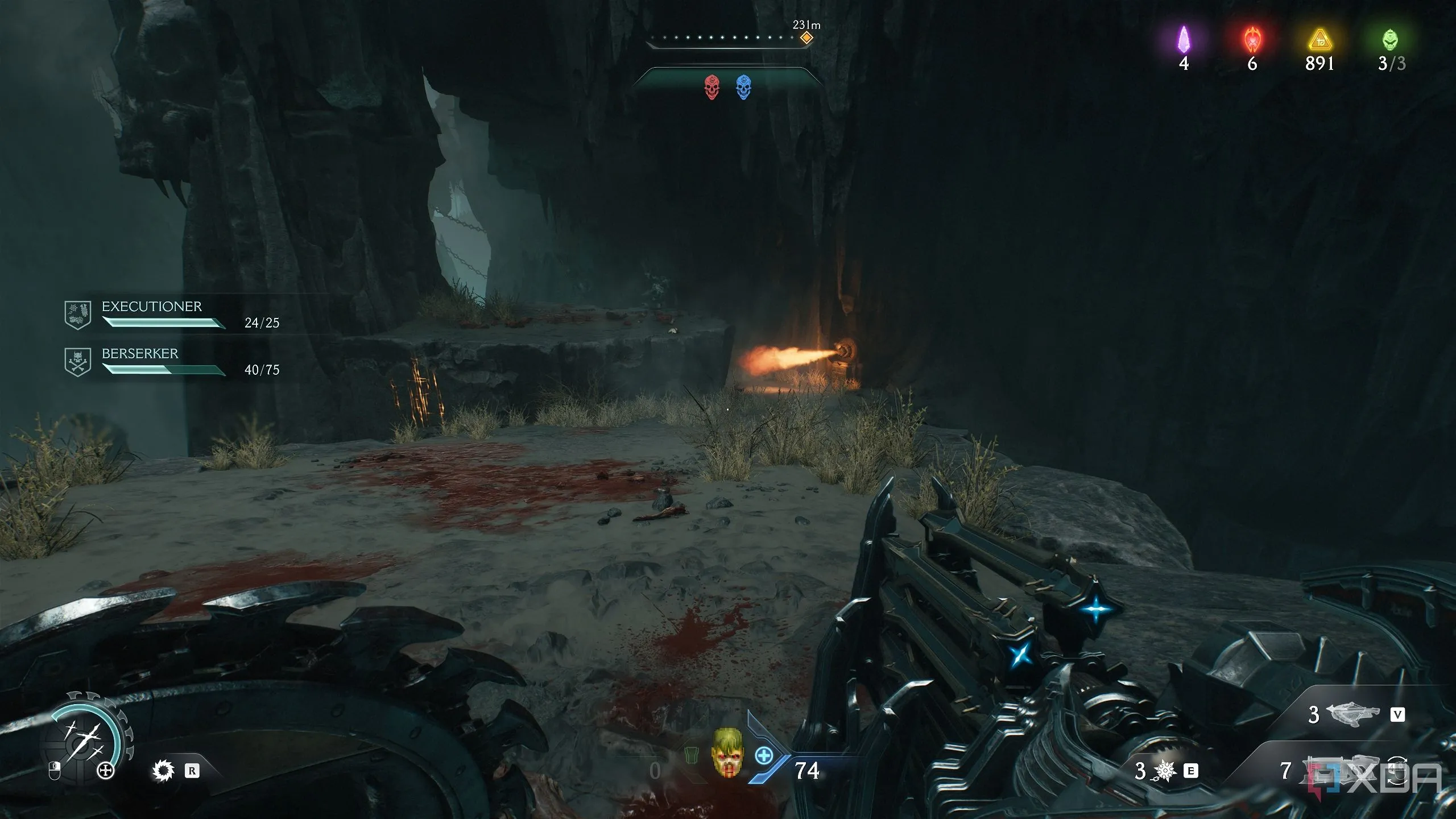The width and height of the screenshot is (1456, 819).
Task: Click the blue skull key icon
Action: click(743, 88)
